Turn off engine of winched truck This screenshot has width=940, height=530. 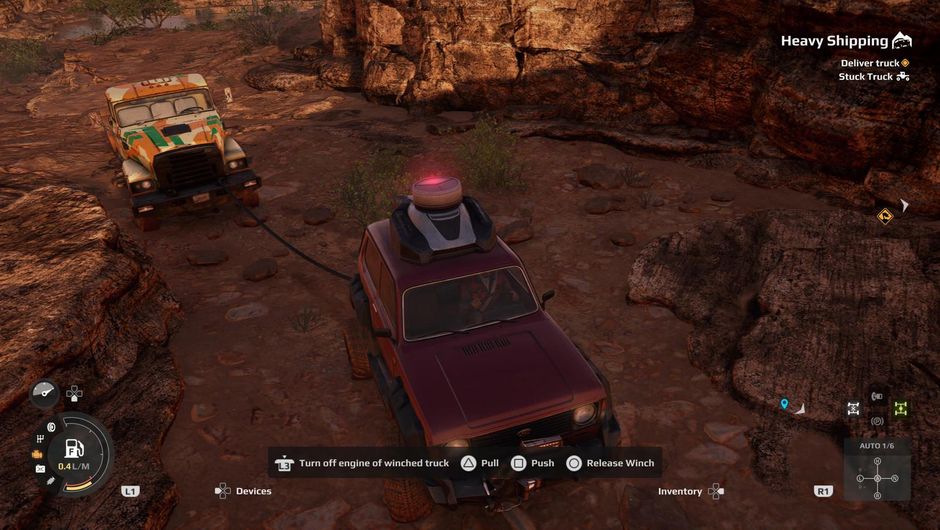[x=364, y=463]
